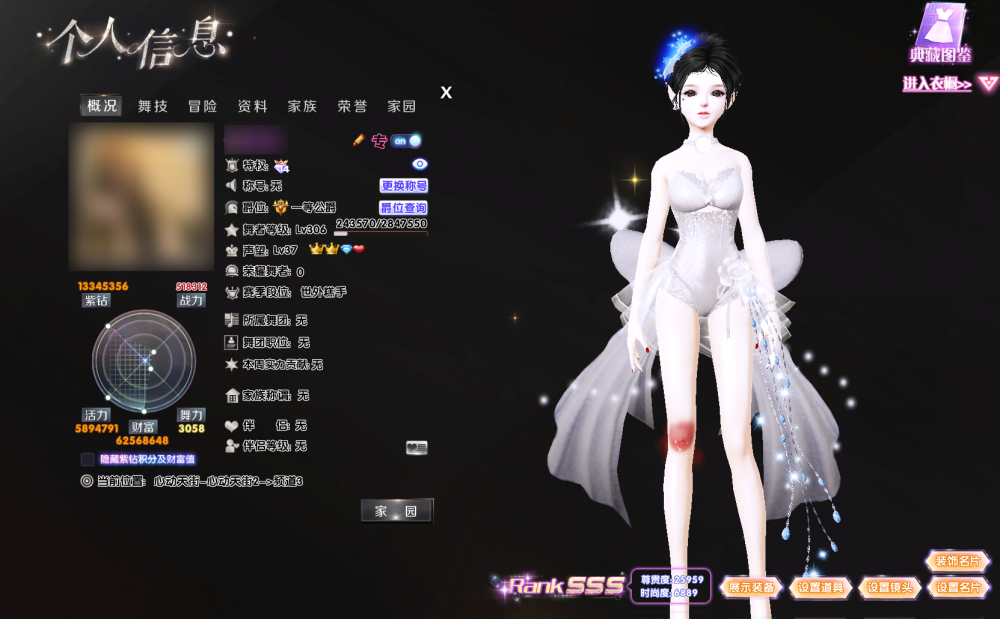Click the 更换称号 button

point(404,186)
